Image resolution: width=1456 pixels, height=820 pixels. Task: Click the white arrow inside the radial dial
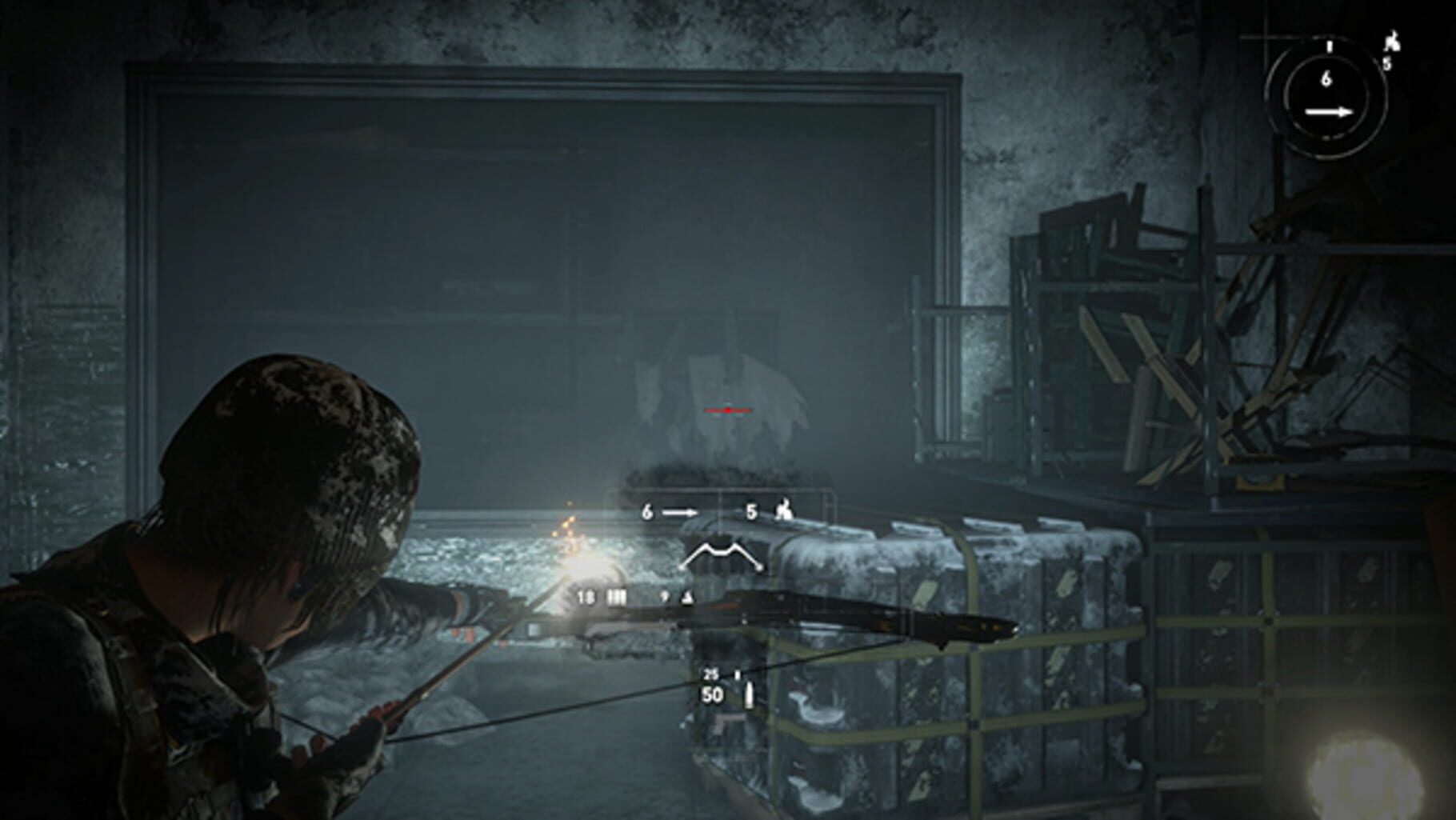pyautogui.click(x=1329, y=112)
